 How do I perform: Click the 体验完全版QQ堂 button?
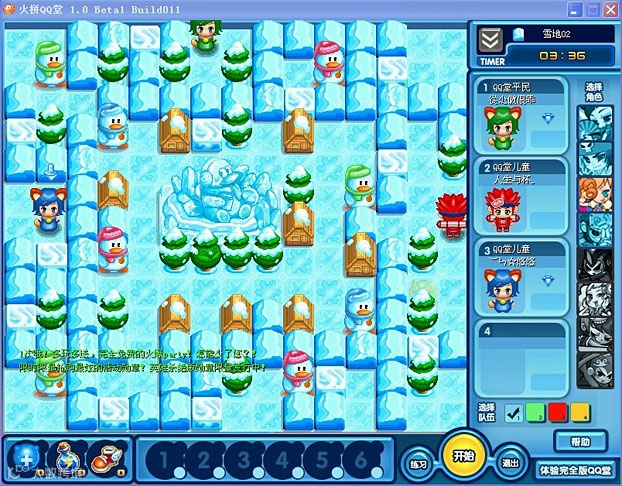[577, 468]
